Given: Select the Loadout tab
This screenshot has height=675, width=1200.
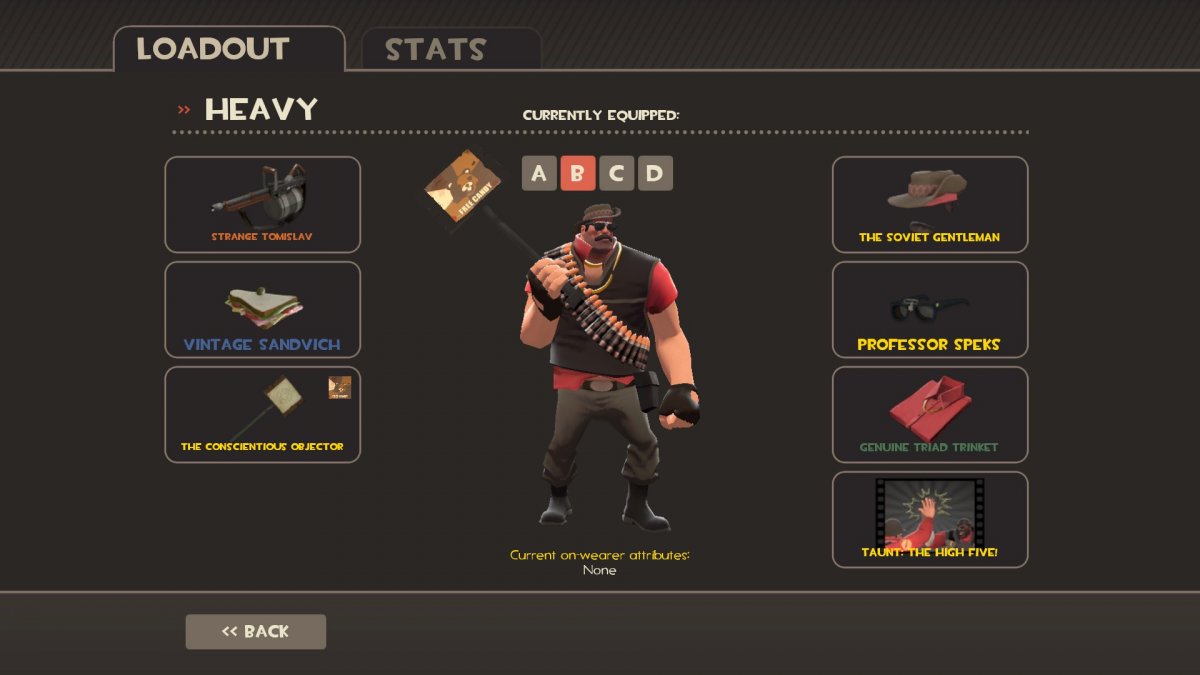Looking at the screenshot, I should click(x=228, y=49).
